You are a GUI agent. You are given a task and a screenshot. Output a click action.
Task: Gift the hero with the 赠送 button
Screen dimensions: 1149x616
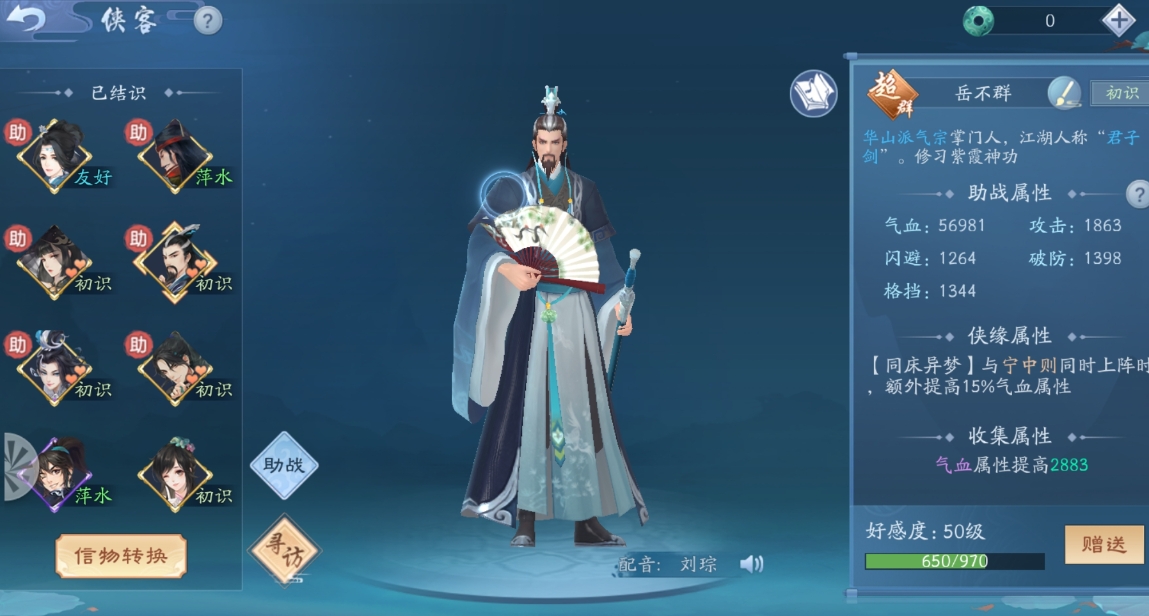pyautogui.click(x=1103, y=544)
